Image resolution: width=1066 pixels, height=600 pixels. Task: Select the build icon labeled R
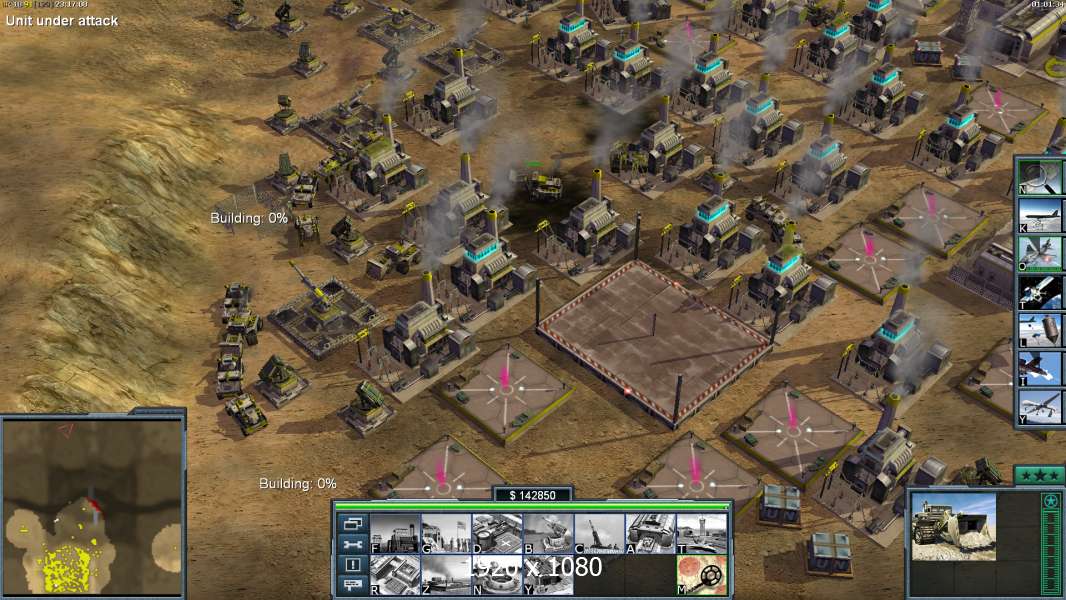tap(395, 575)
